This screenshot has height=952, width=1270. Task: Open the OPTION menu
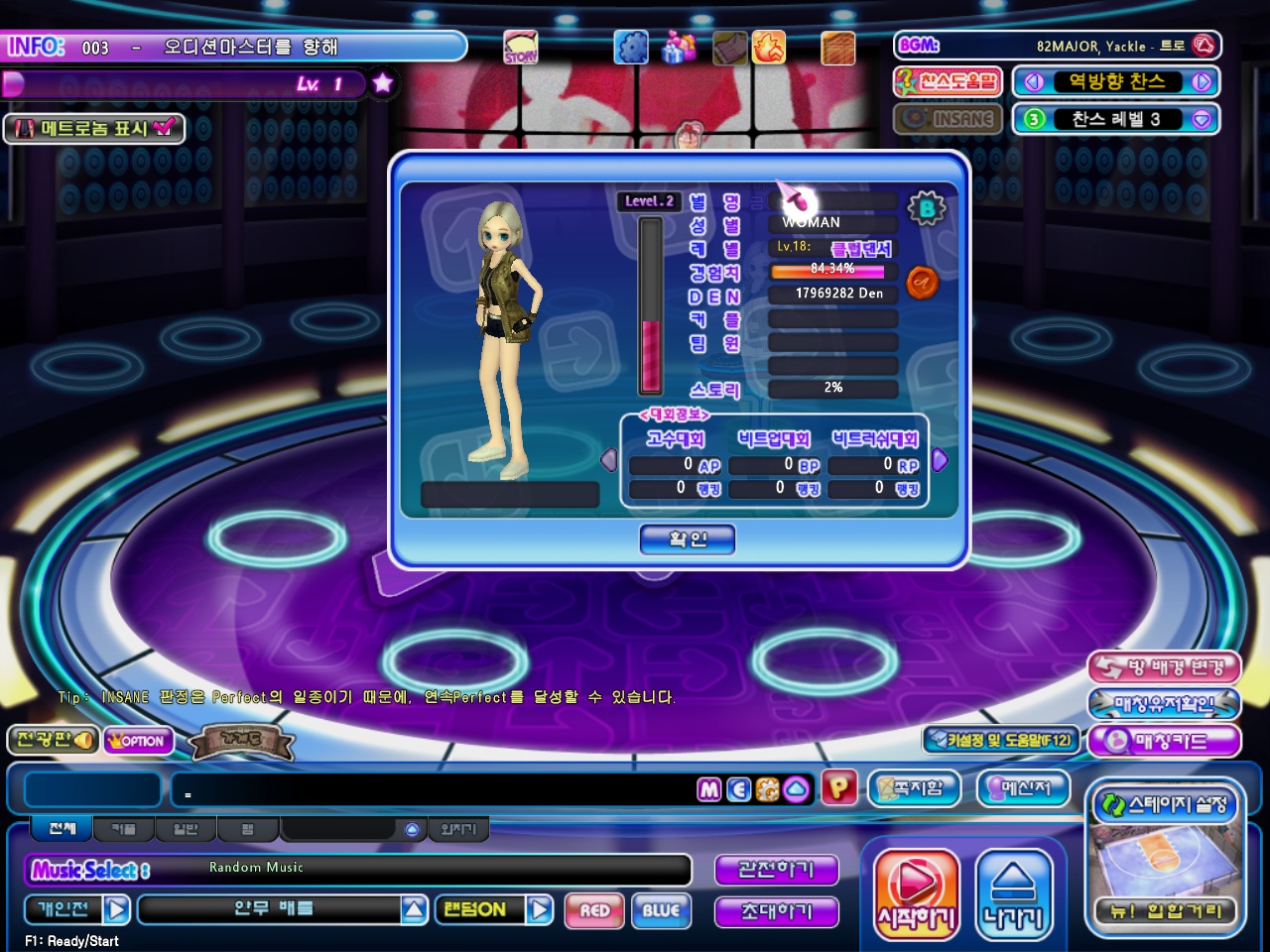point(139,741)
